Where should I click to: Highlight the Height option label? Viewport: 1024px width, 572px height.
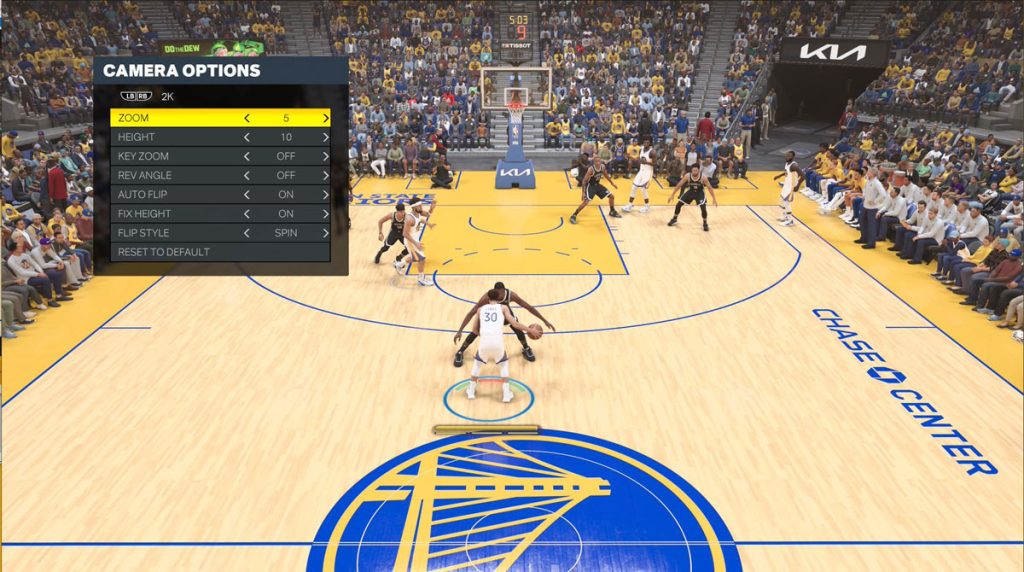pyautogui.click(x=136, y=137)
